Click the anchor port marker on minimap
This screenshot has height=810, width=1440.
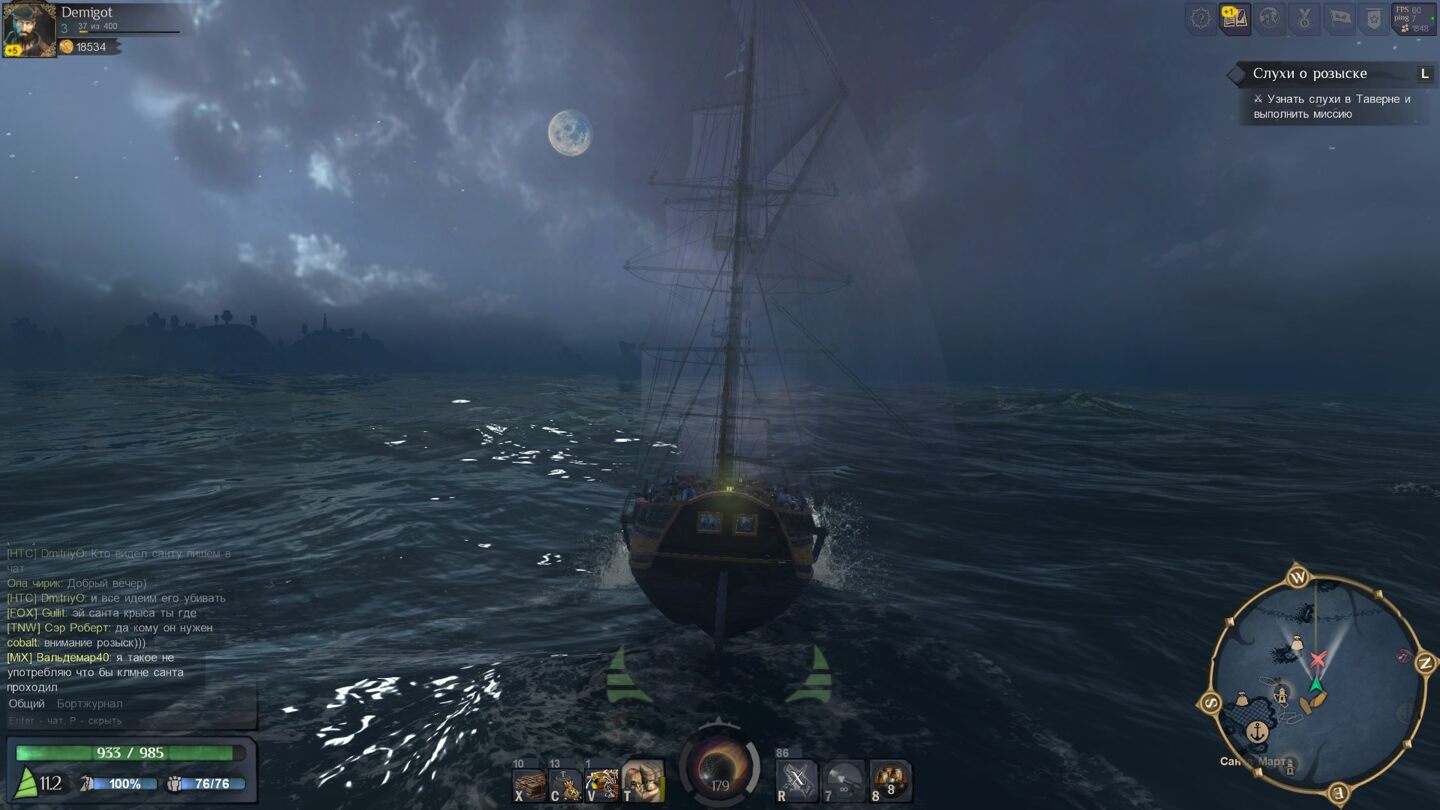coord(1258,732)
